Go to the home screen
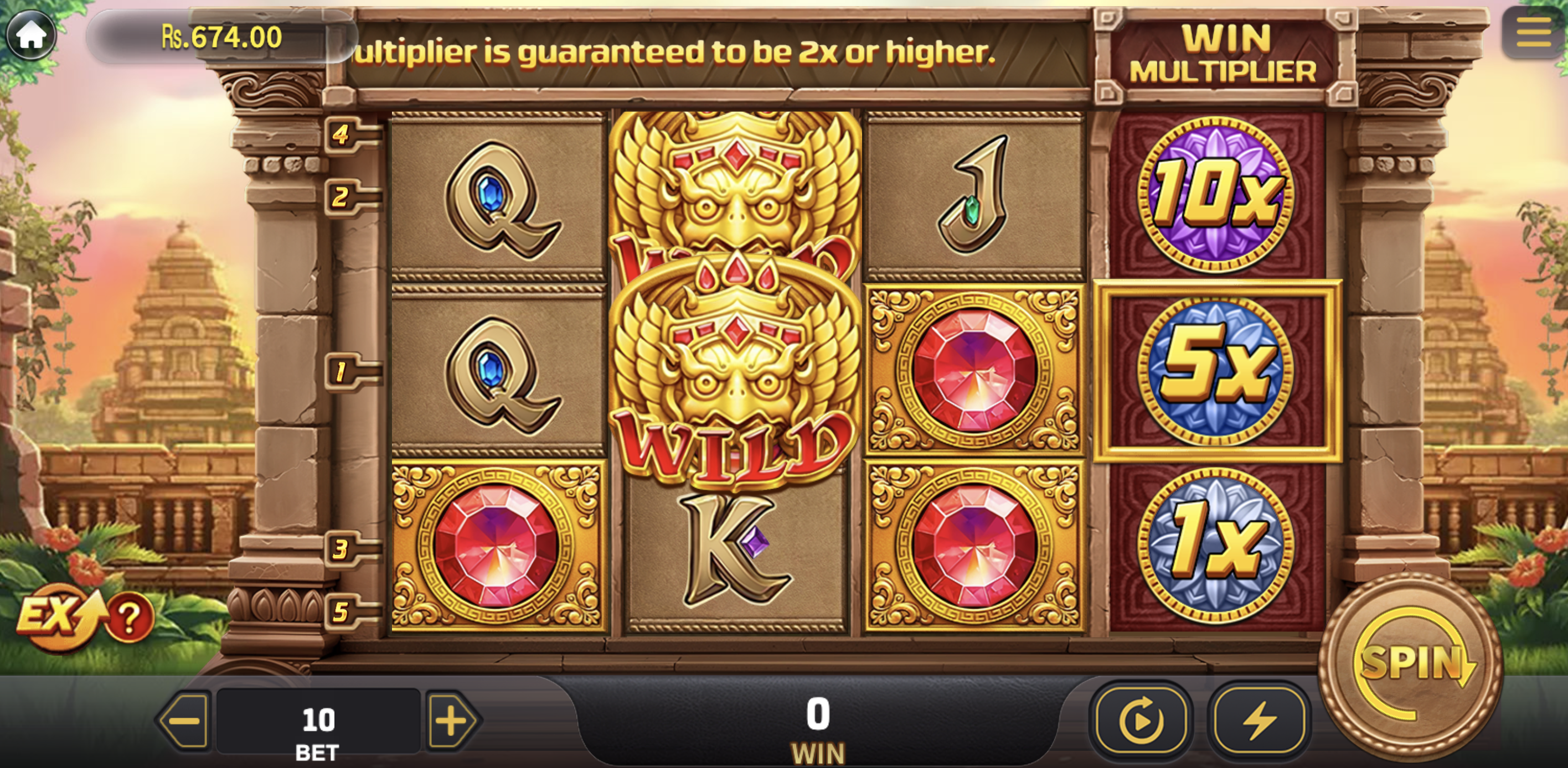Image resolution: width=1568 pixels, height=768 pixels. [30, 35]
